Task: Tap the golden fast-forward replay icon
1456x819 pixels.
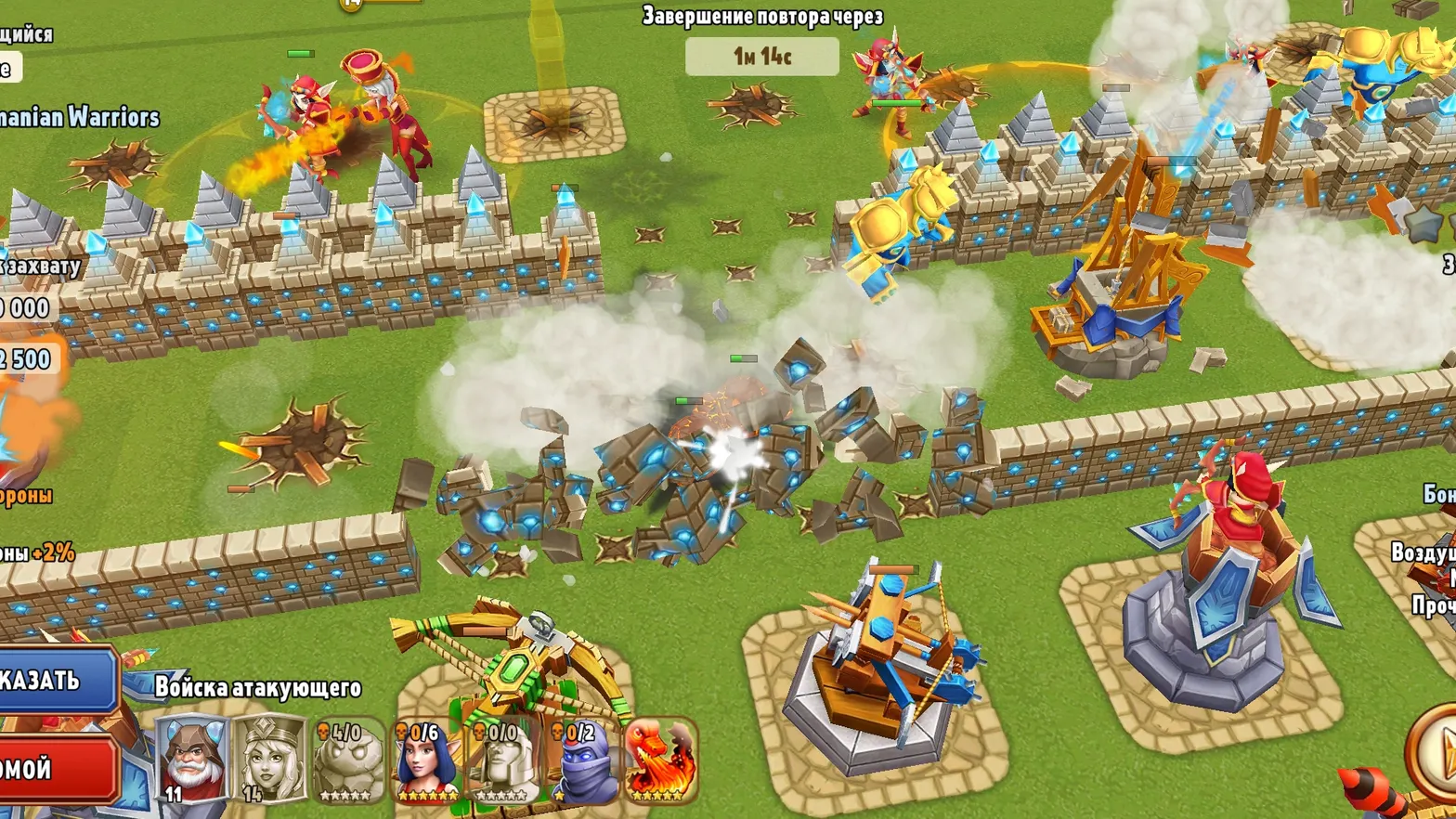Action: pos(351,7)
